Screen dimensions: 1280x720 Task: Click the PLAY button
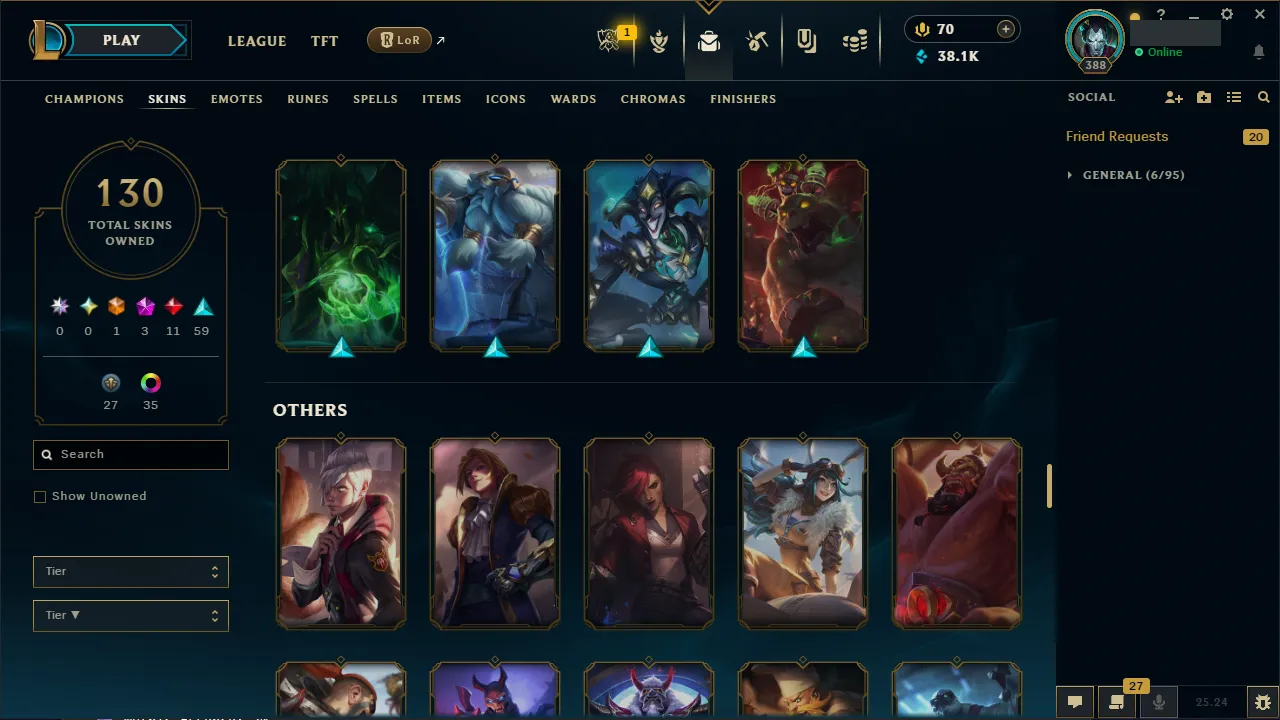pos(121,40)
